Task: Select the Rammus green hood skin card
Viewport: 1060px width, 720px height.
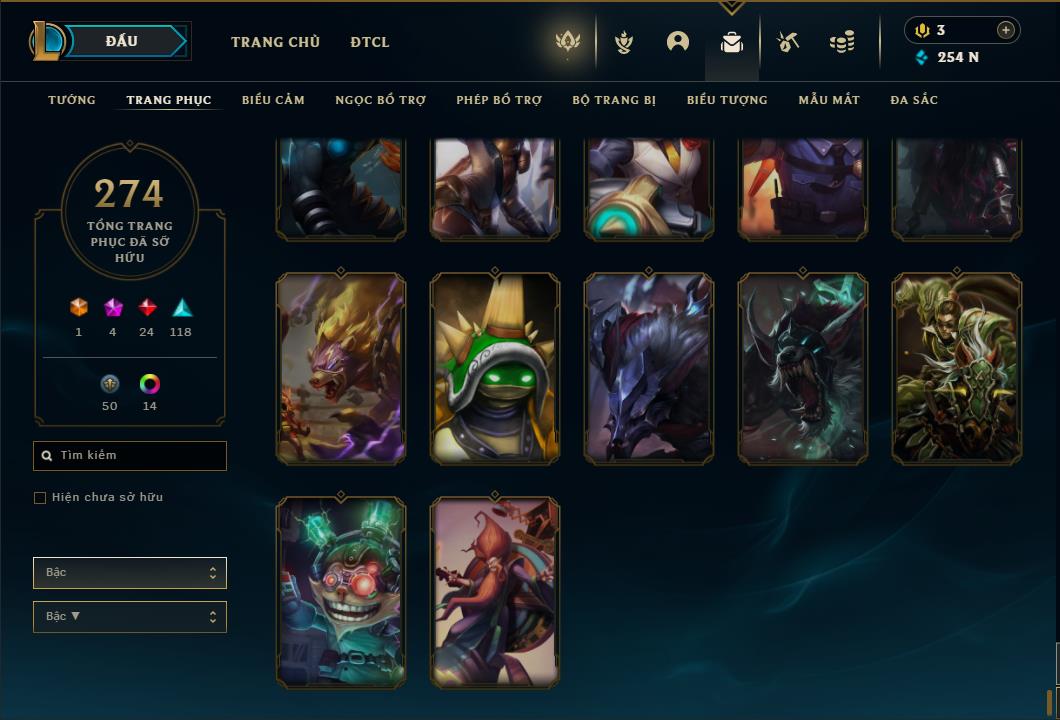Action: [495, 369]
